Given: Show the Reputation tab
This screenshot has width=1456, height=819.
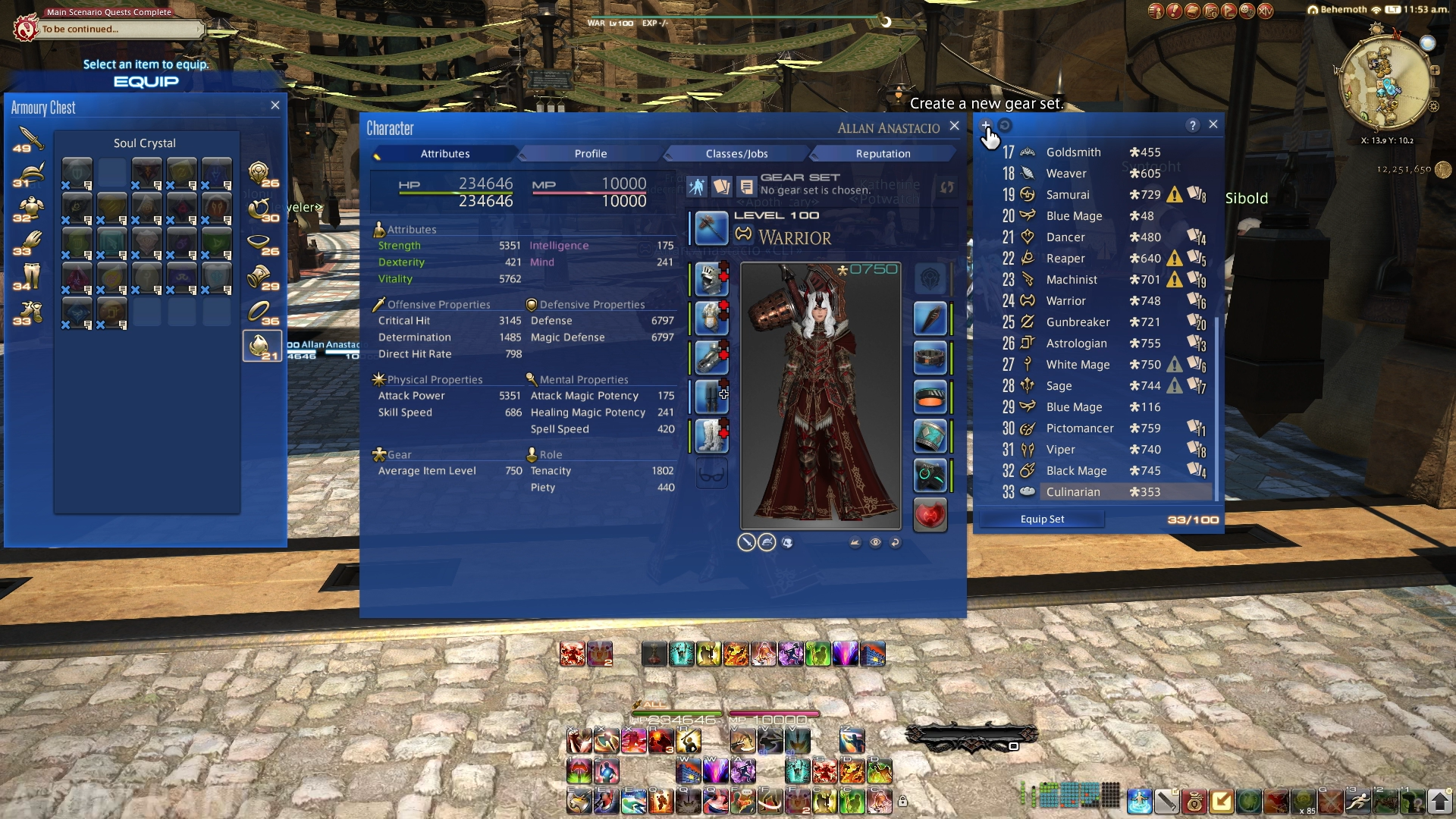Looking at the screenshot, I should click(x=883, y=154).
